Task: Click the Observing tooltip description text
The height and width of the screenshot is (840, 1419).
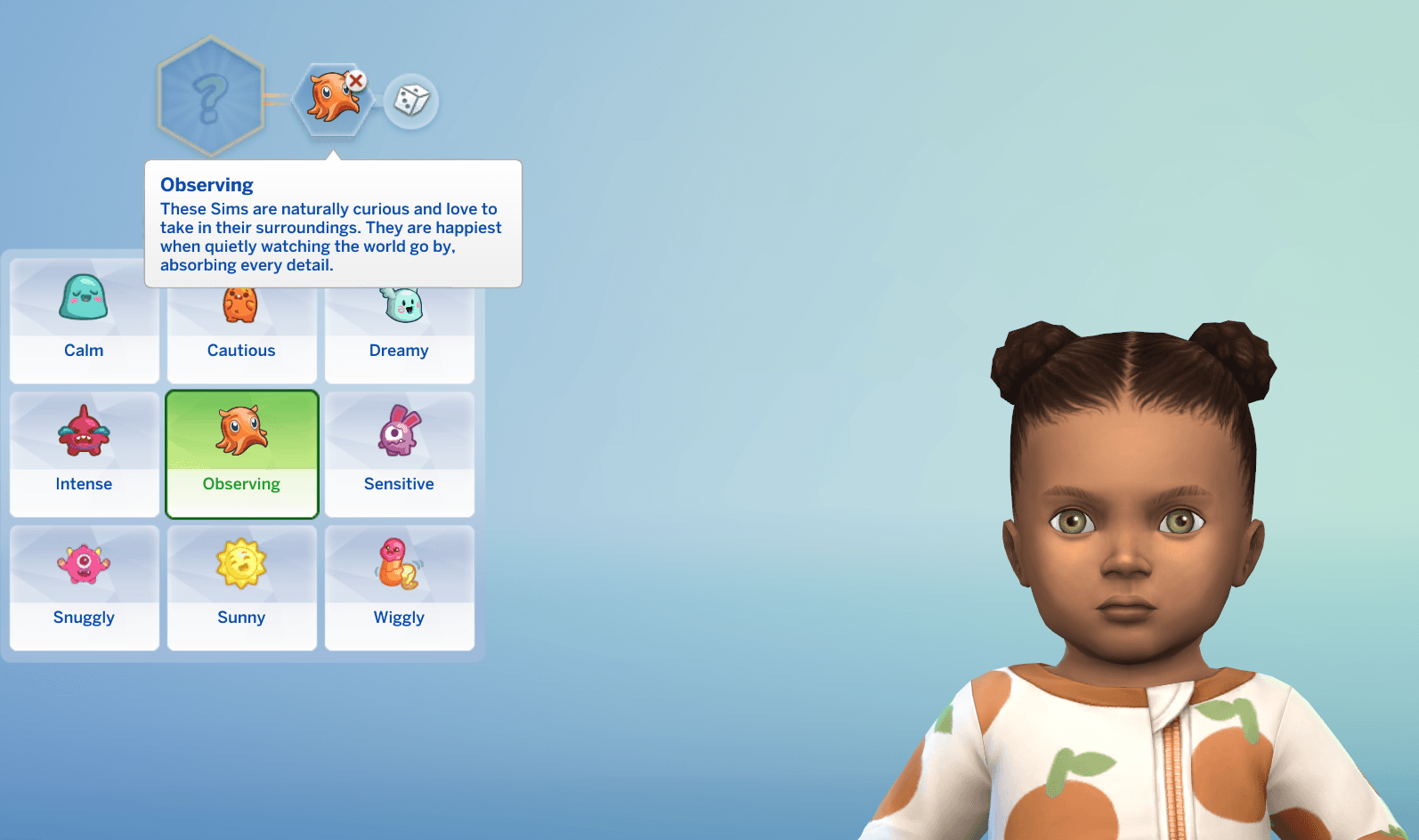Action: click(329, 237)
